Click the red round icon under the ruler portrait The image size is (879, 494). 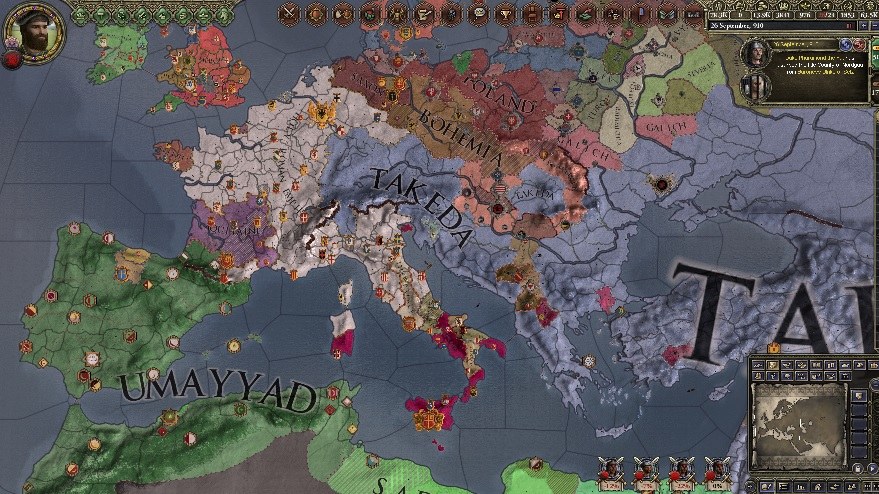[x=12, y=60]
